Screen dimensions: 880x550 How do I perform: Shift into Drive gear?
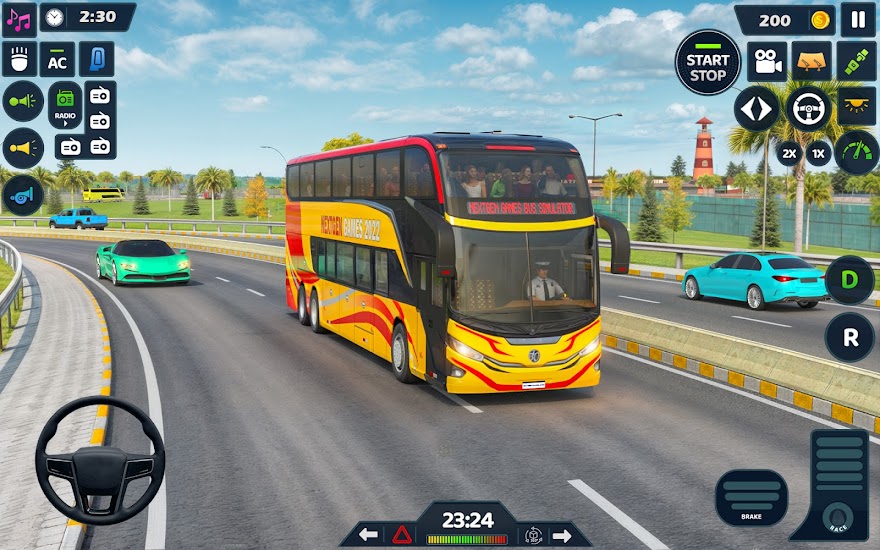pos(849,280)
